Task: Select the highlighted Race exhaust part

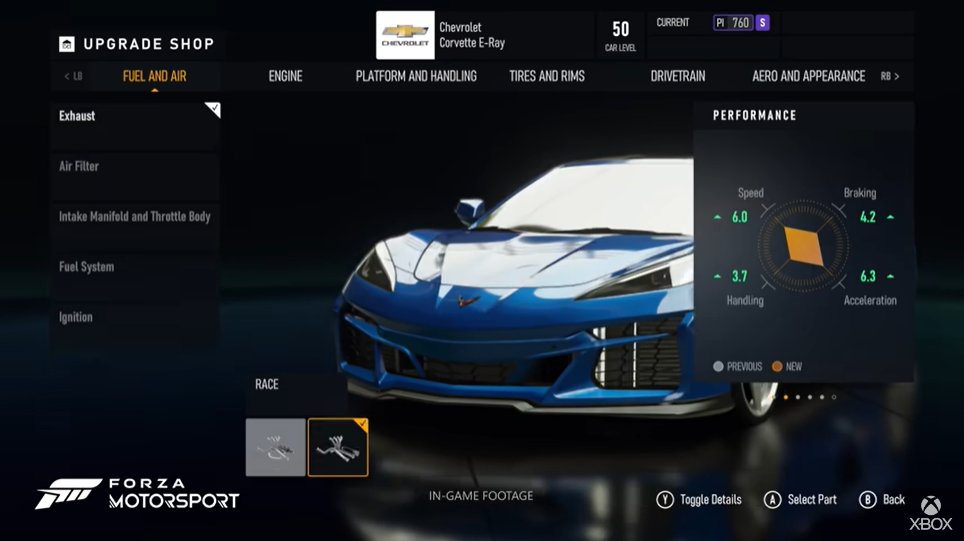Action: (x=338, y=447)
